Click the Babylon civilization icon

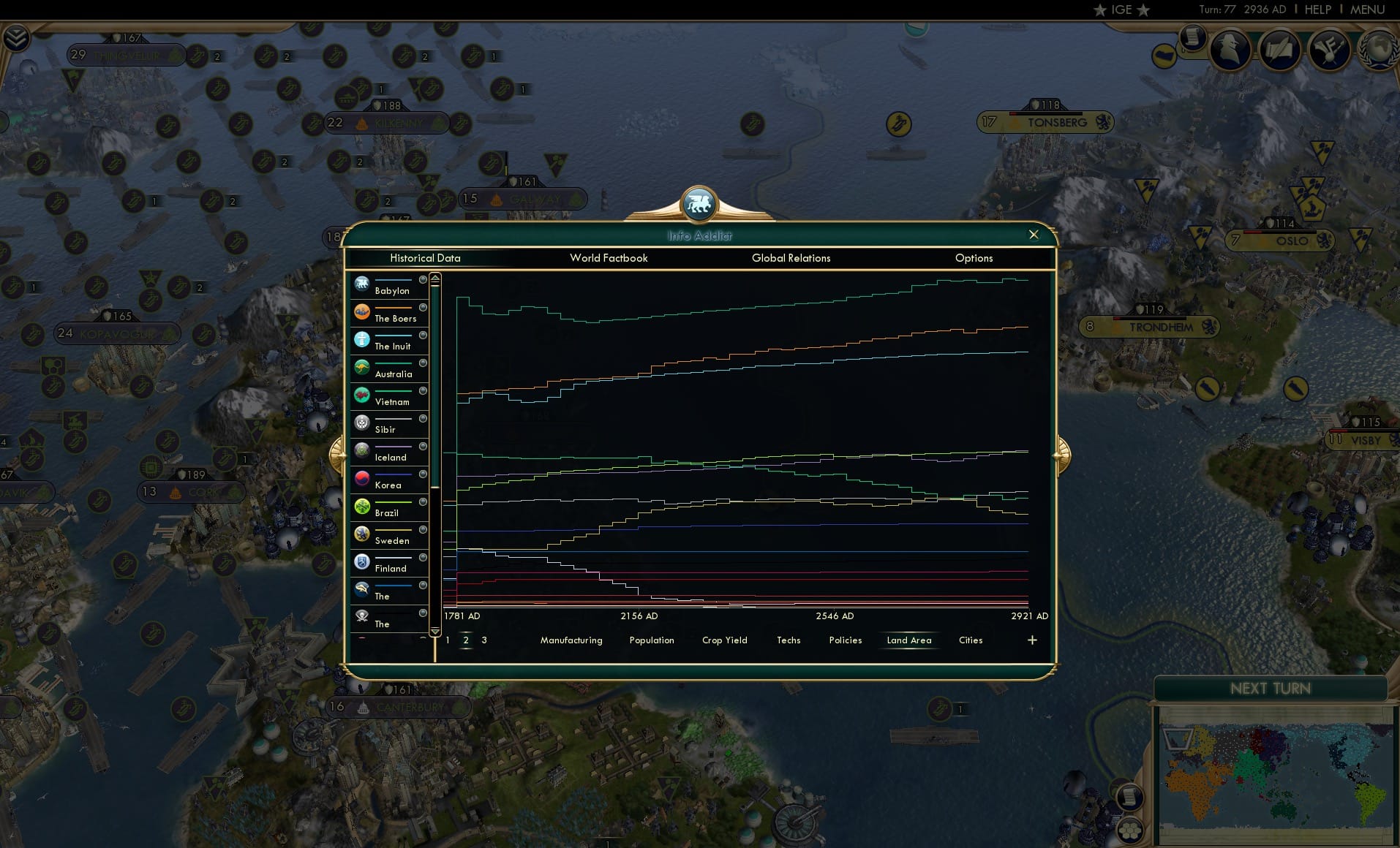pyautogui.click(x=362, y=283)
